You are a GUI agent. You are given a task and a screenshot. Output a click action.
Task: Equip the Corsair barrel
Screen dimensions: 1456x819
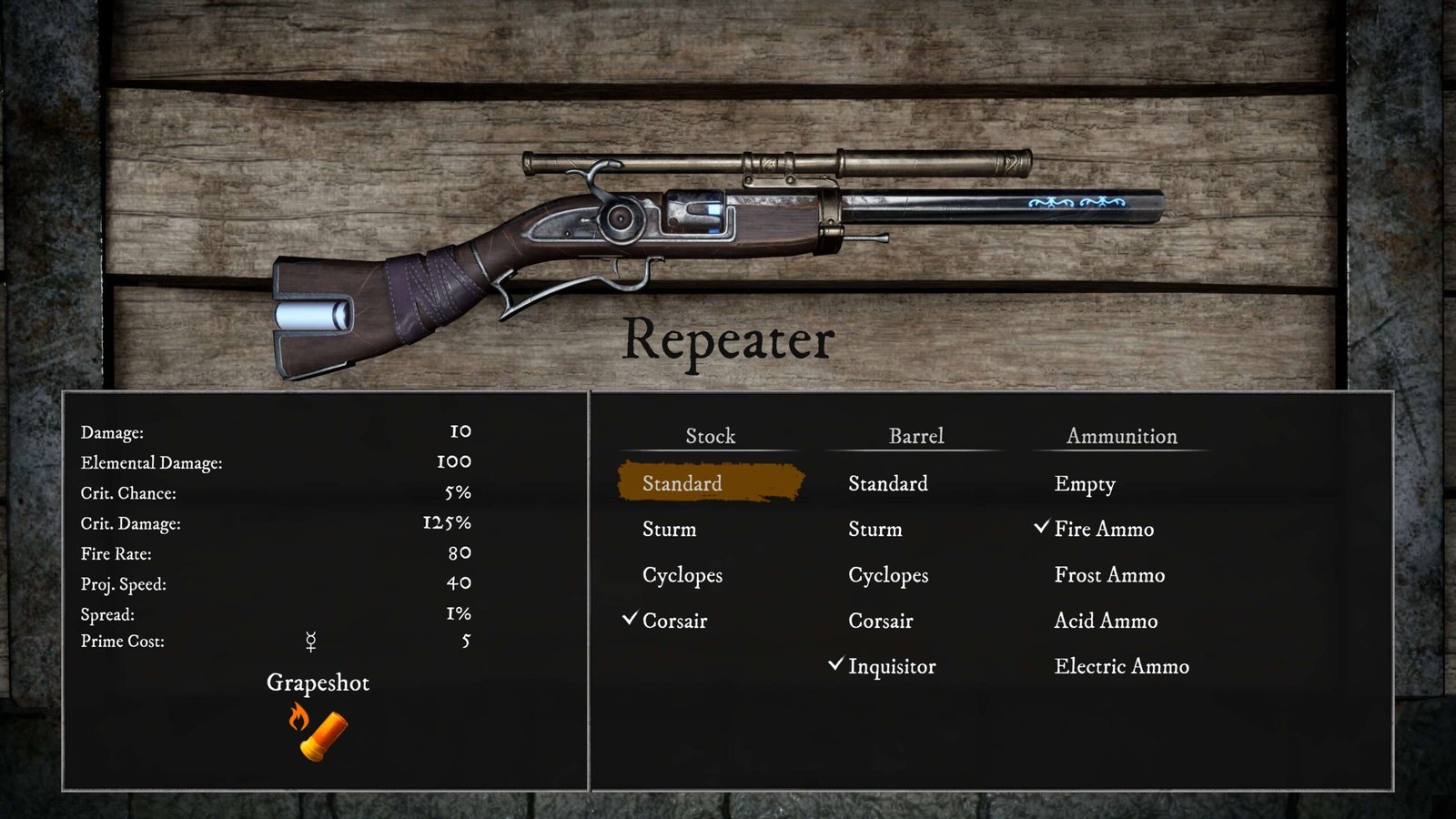[x=880, y=621]
